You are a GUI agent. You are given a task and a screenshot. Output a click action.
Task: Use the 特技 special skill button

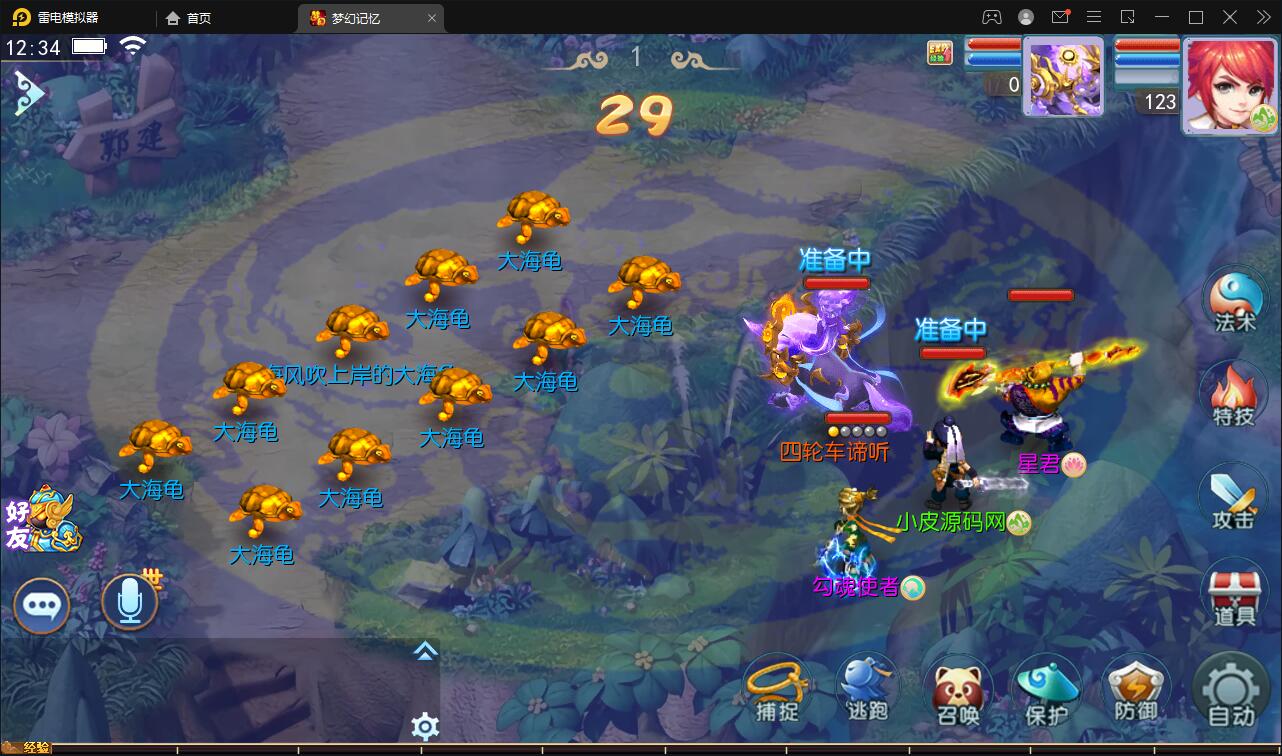(x=1233, y=395)
